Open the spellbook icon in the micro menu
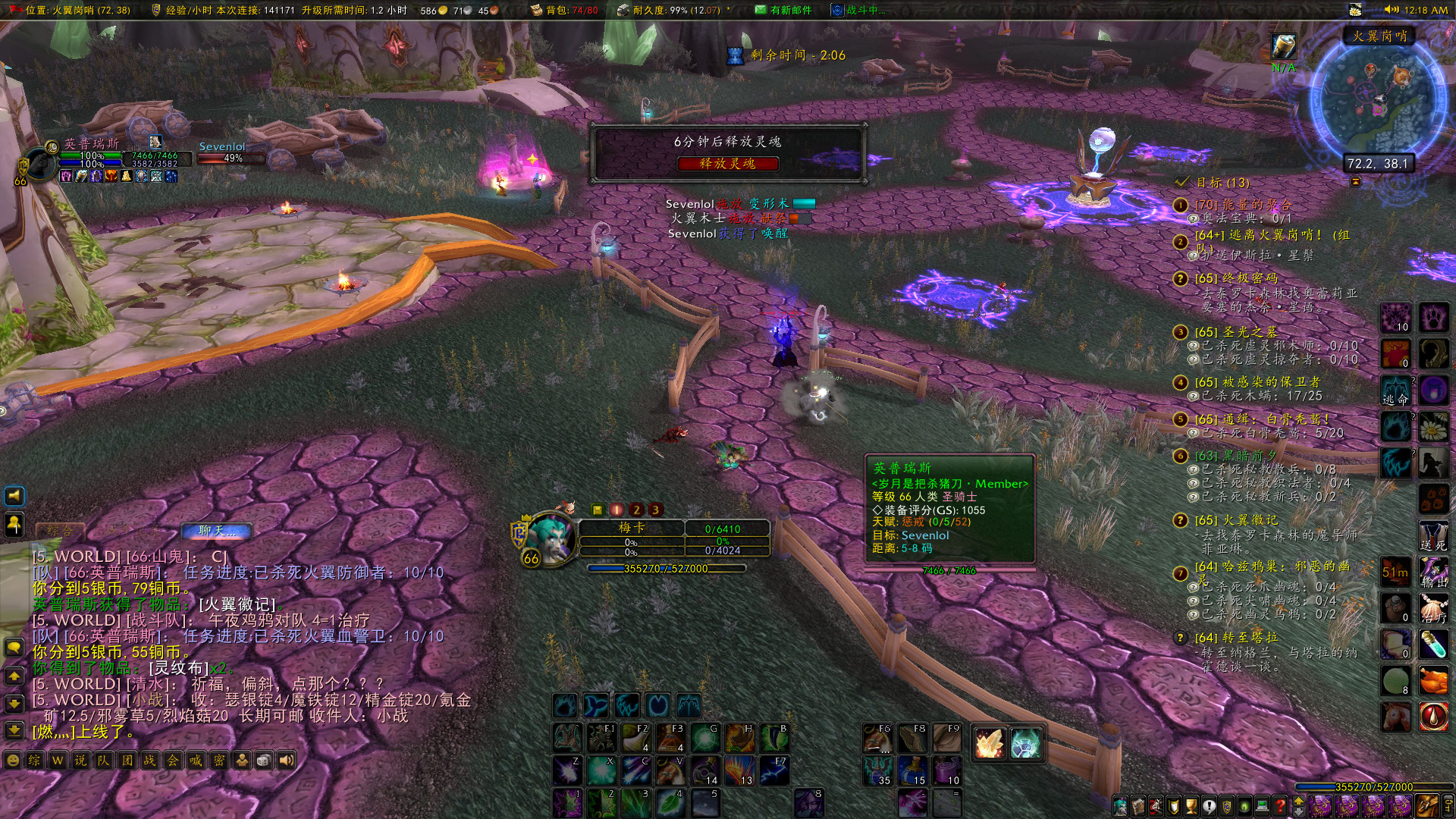 click(x=1138, y=806)
